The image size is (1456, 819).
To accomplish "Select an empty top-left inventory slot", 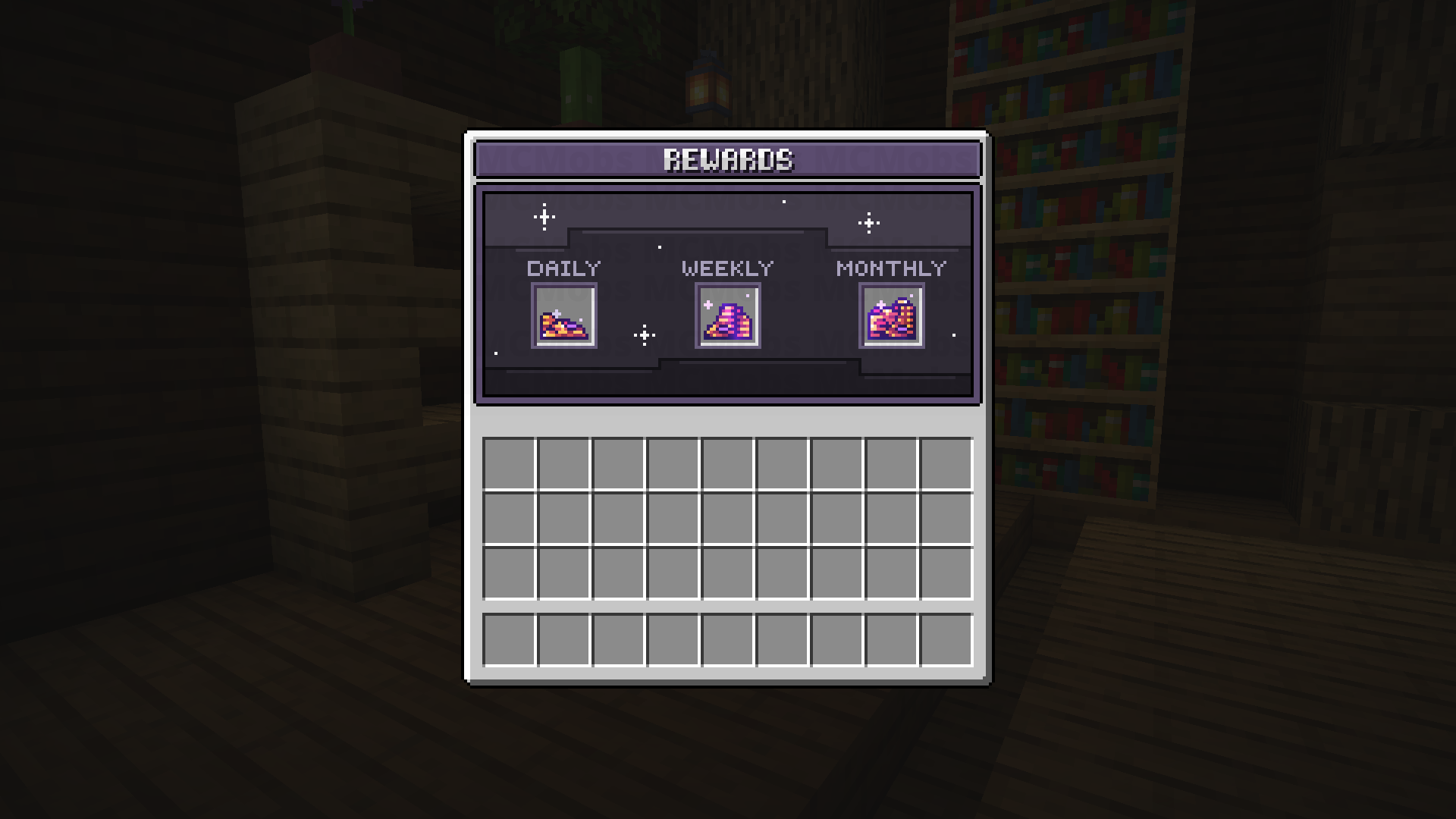I will pyautogui.click(x=510, y=463).
